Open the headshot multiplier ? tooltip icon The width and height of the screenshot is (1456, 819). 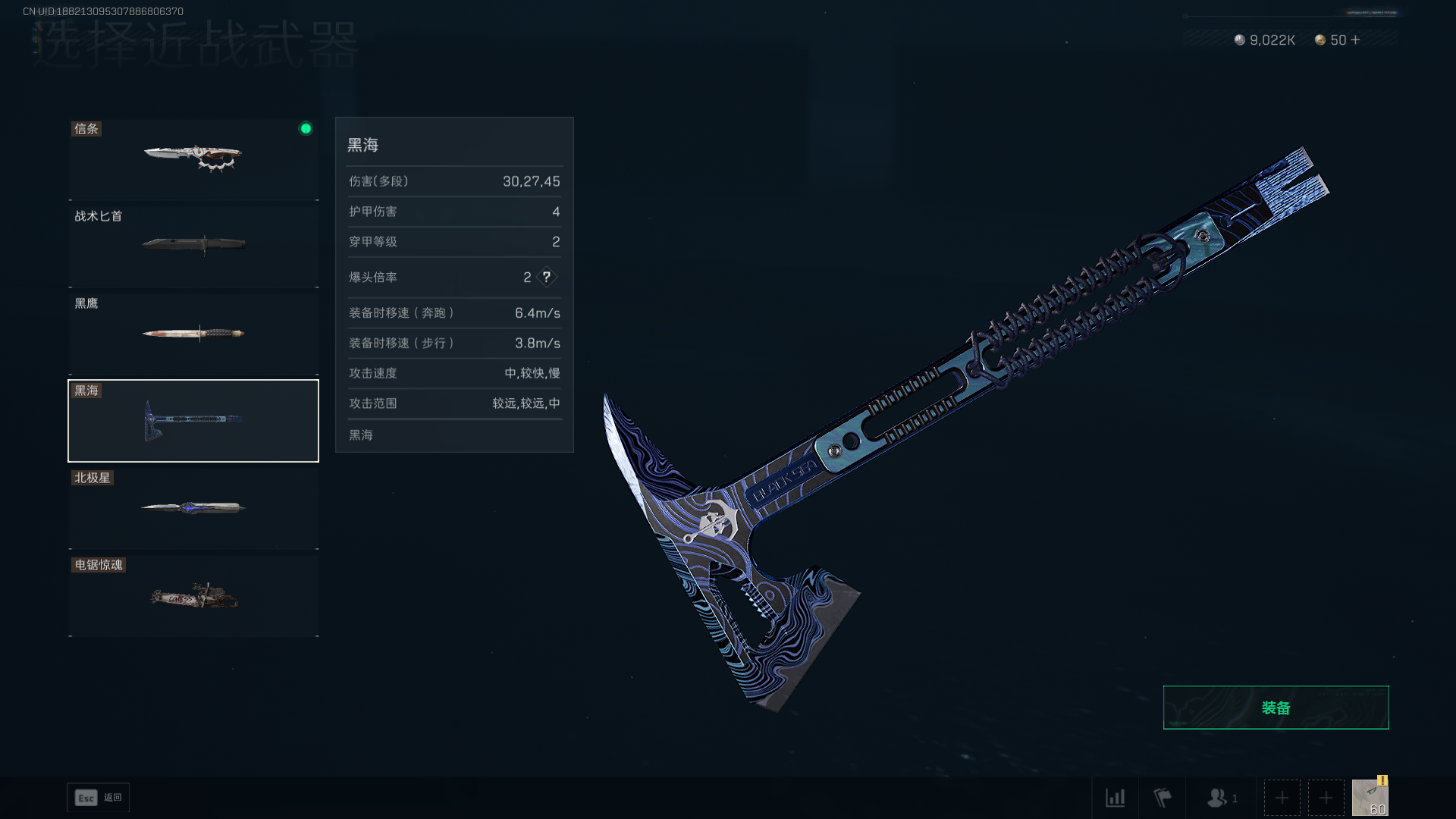(547, 277)
